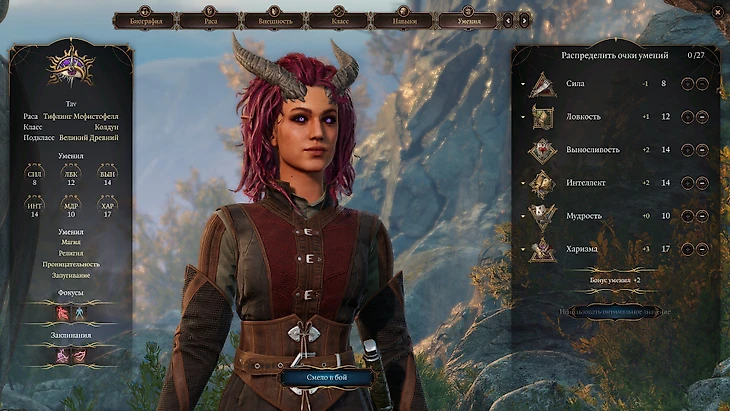This screenshot has height=411, width=730.
Task: Select the first cantrip icon under Фокусы
Action: [x=62, y=312]
